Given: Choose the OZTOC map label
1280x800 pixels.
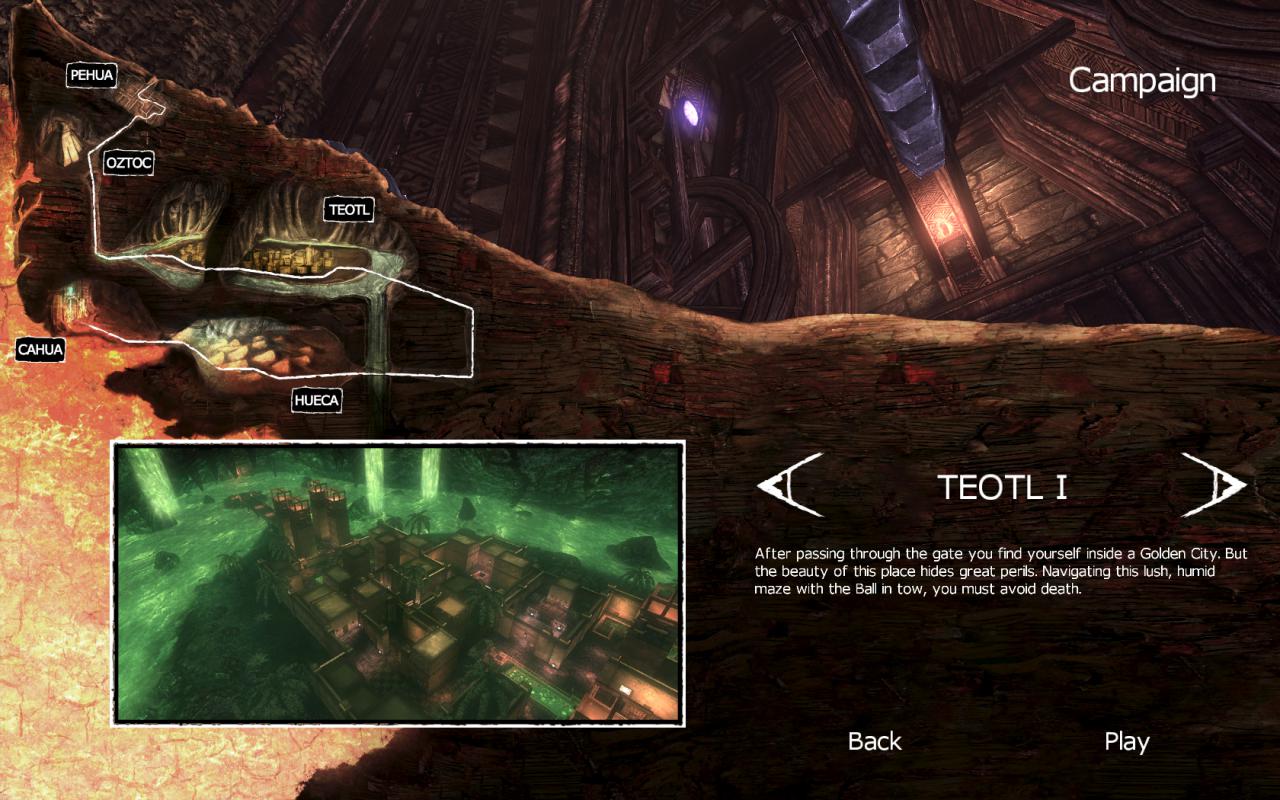Looking at the screenshot, I should (129, 161).
